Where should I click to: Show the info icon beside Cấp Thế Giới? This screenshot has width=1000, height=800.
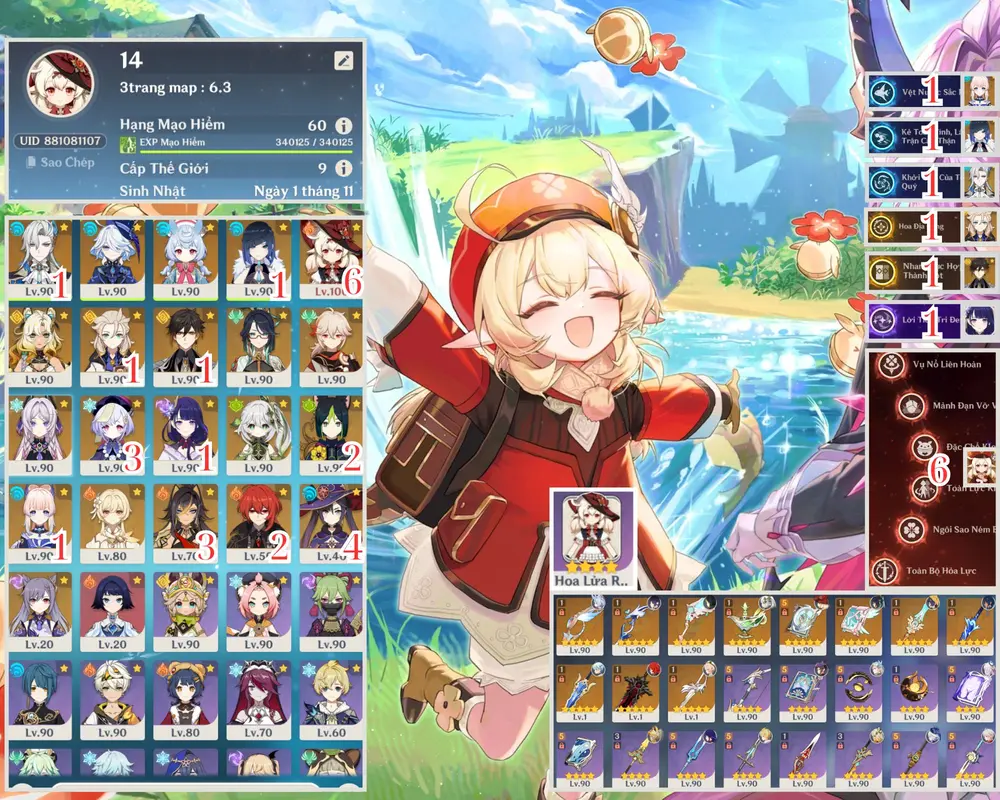click(343, 168)
